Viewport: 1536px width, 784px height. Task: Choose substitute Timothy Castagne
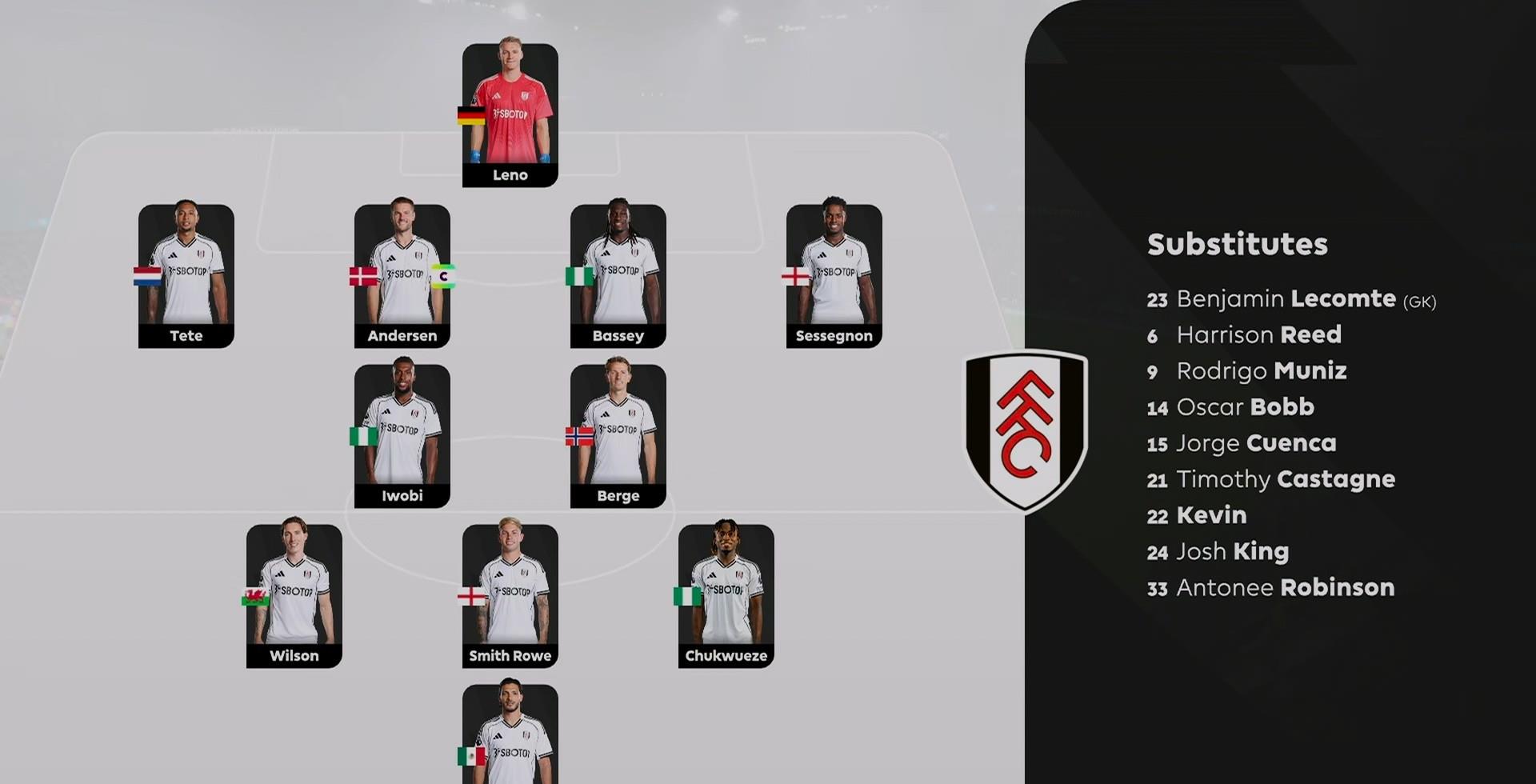click(1285, 479)
